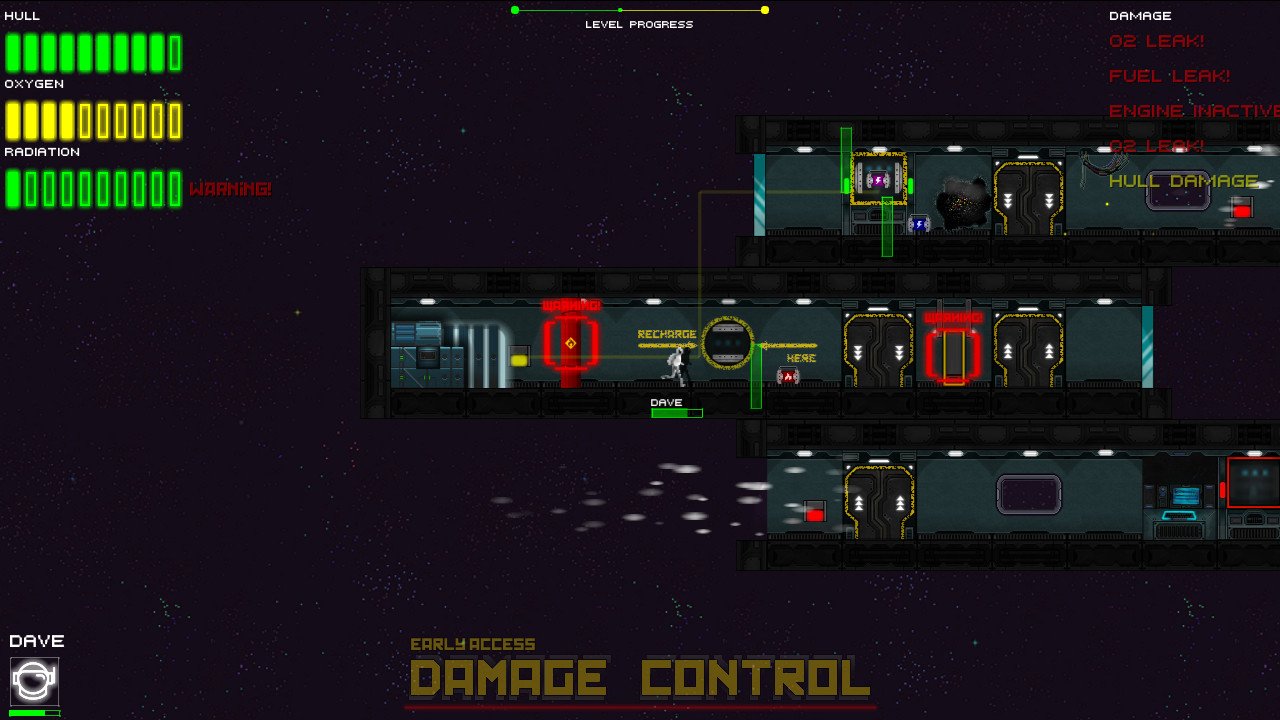Click the purple lightning generator machine
Image resolution: width=1280 pixels, height=720 pixels.
(x=877, y=180)
